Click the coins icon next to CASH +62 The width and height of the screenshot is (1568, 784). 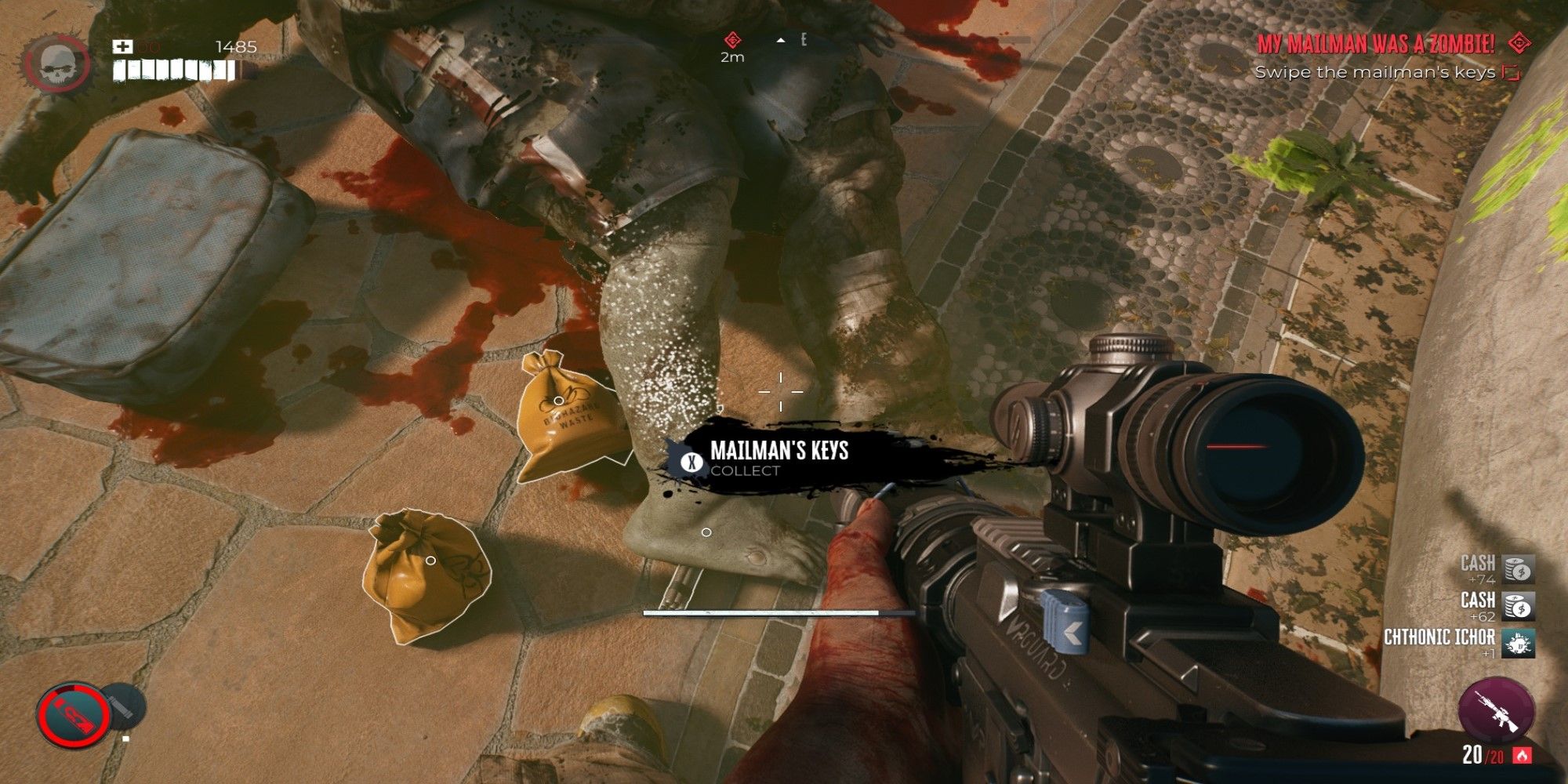pos(1519,605)
